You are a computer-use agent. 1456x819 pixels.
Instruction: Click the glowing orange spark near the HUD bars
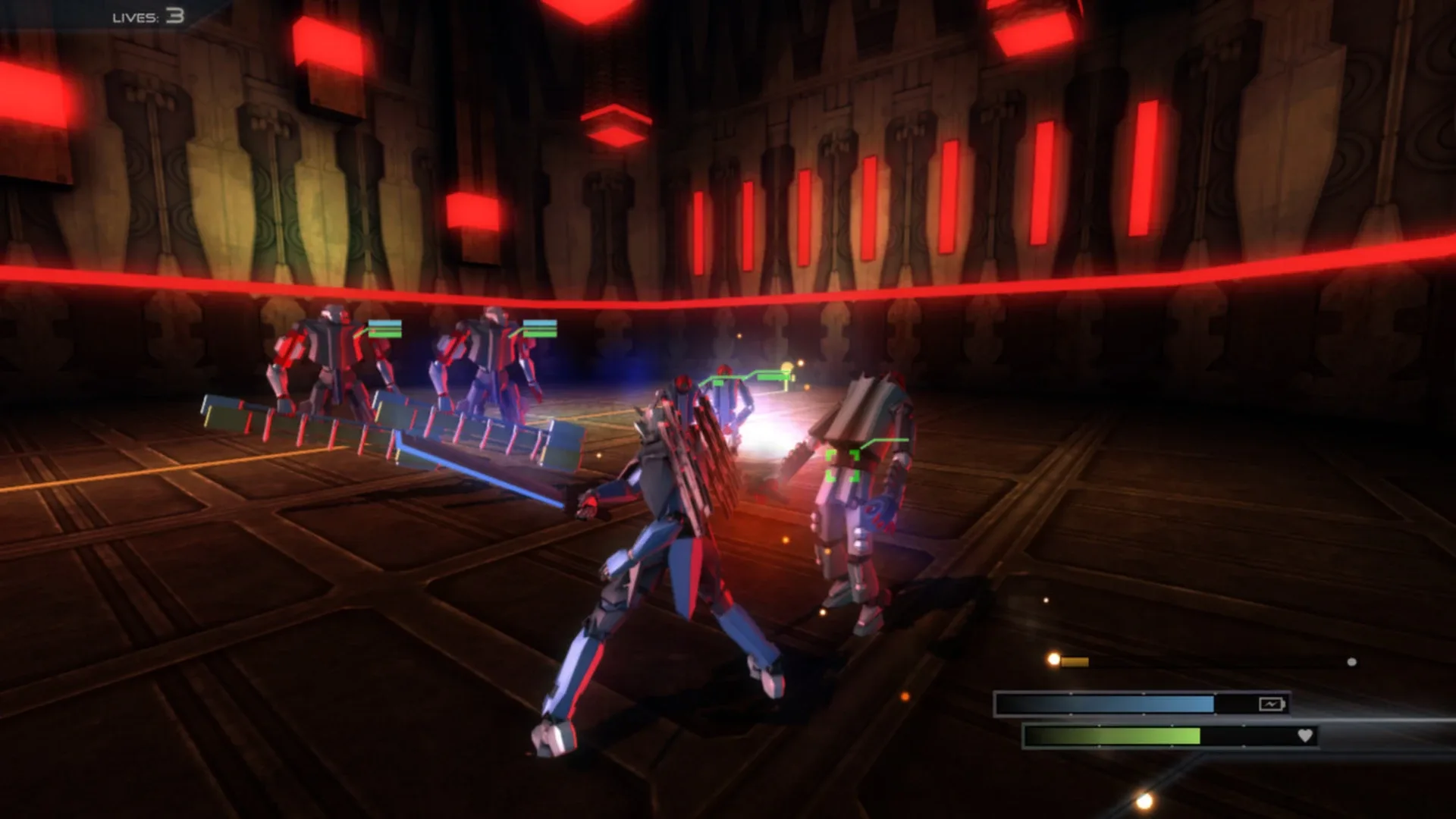1053,659
